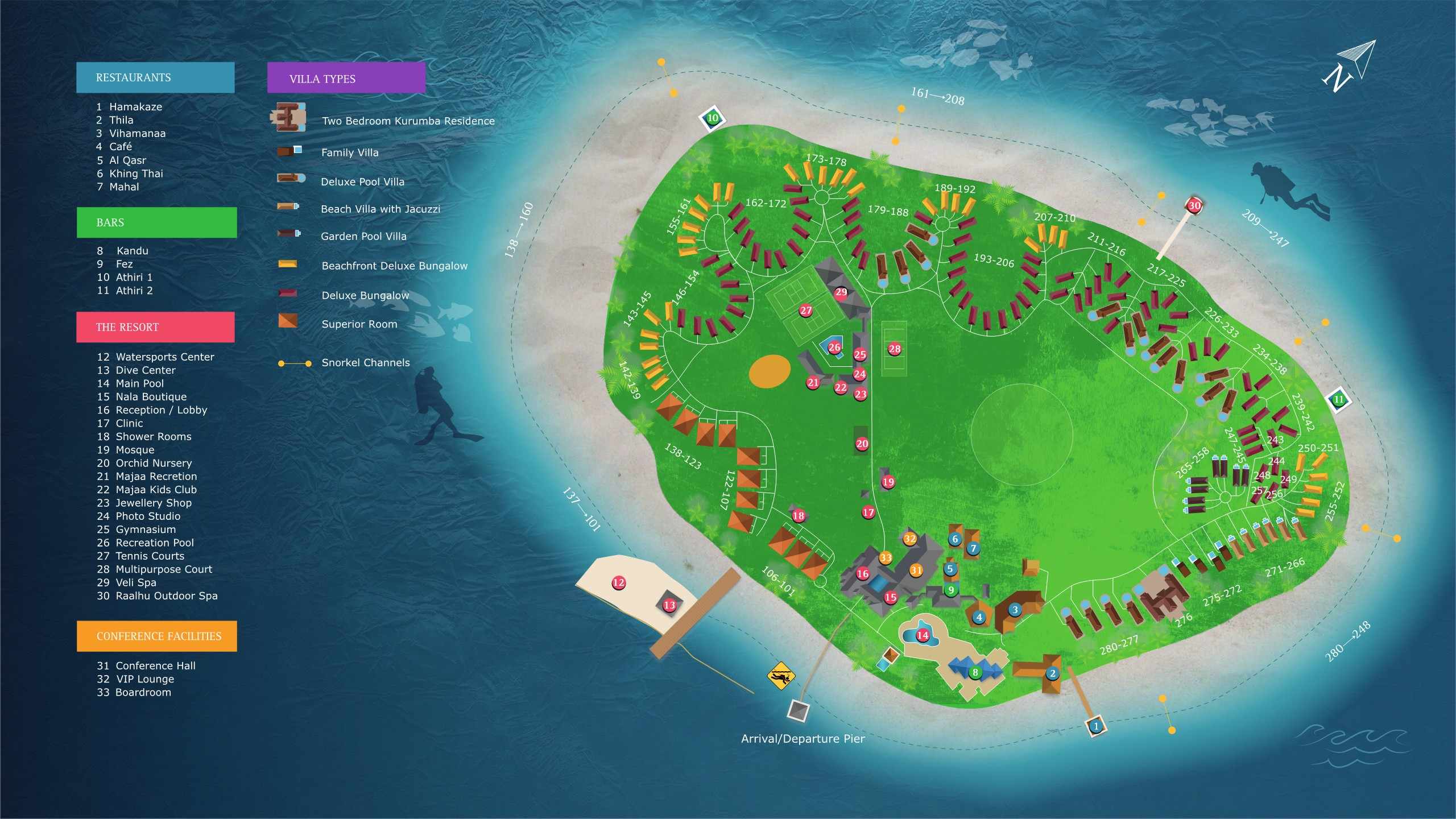
Task: Choose Two Bedroom Kurumba Residence legend entry
Action: pos(408,121)
